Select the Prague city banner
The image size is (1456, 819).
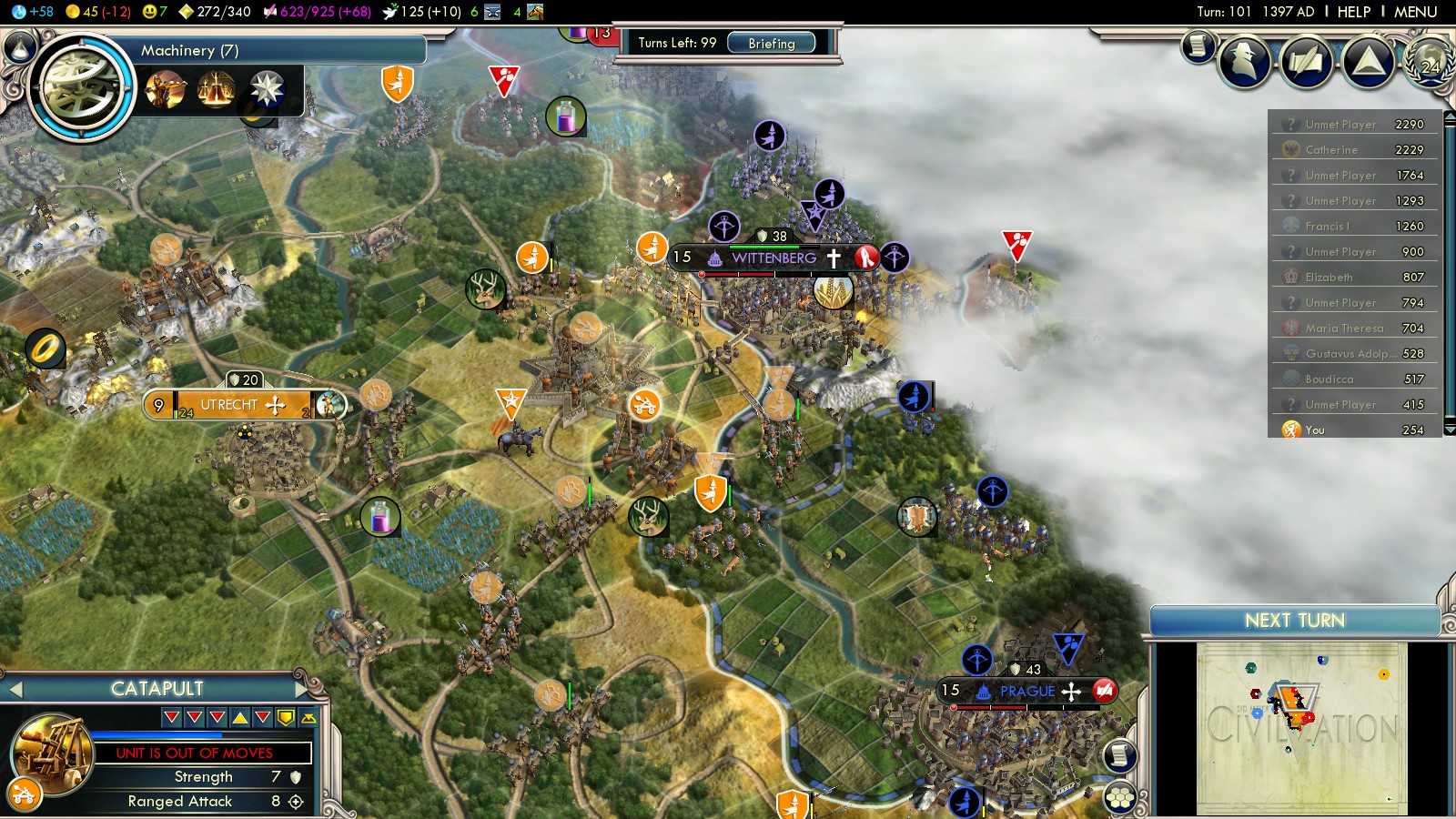tap(1026, 692)
